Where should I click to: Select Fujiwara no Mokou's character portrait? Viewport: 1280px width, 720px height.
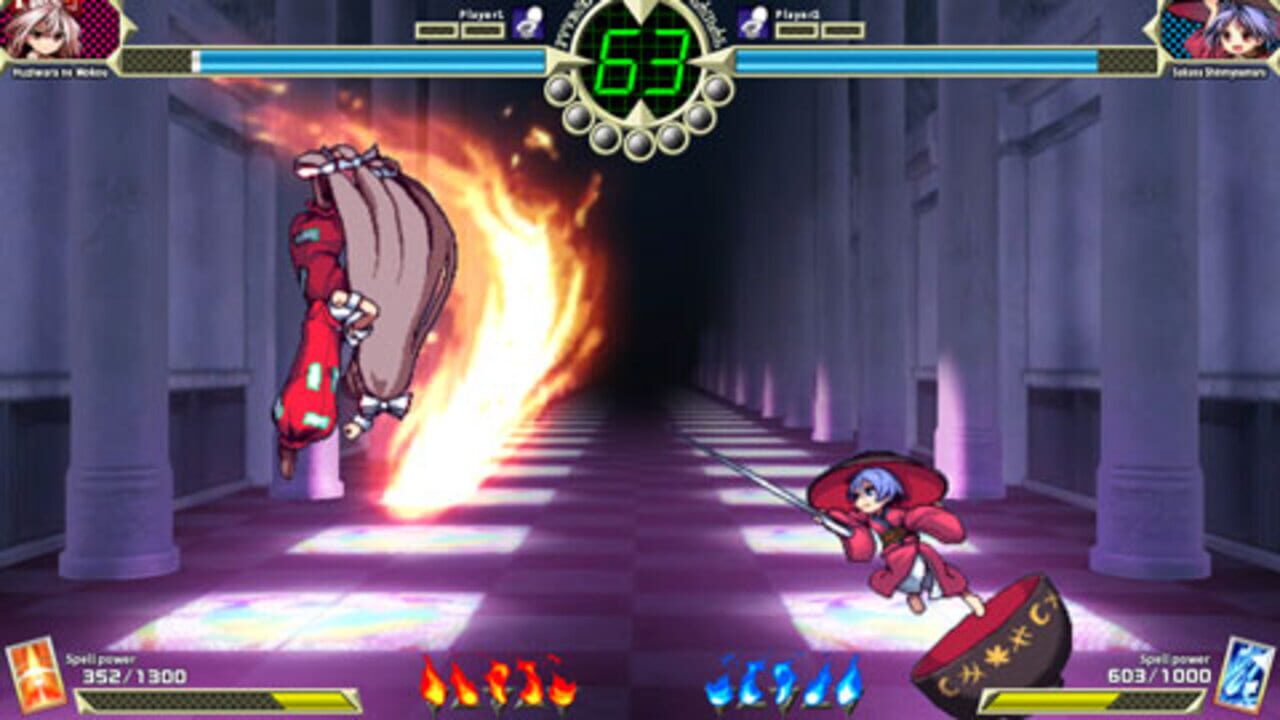coord(55,30)
